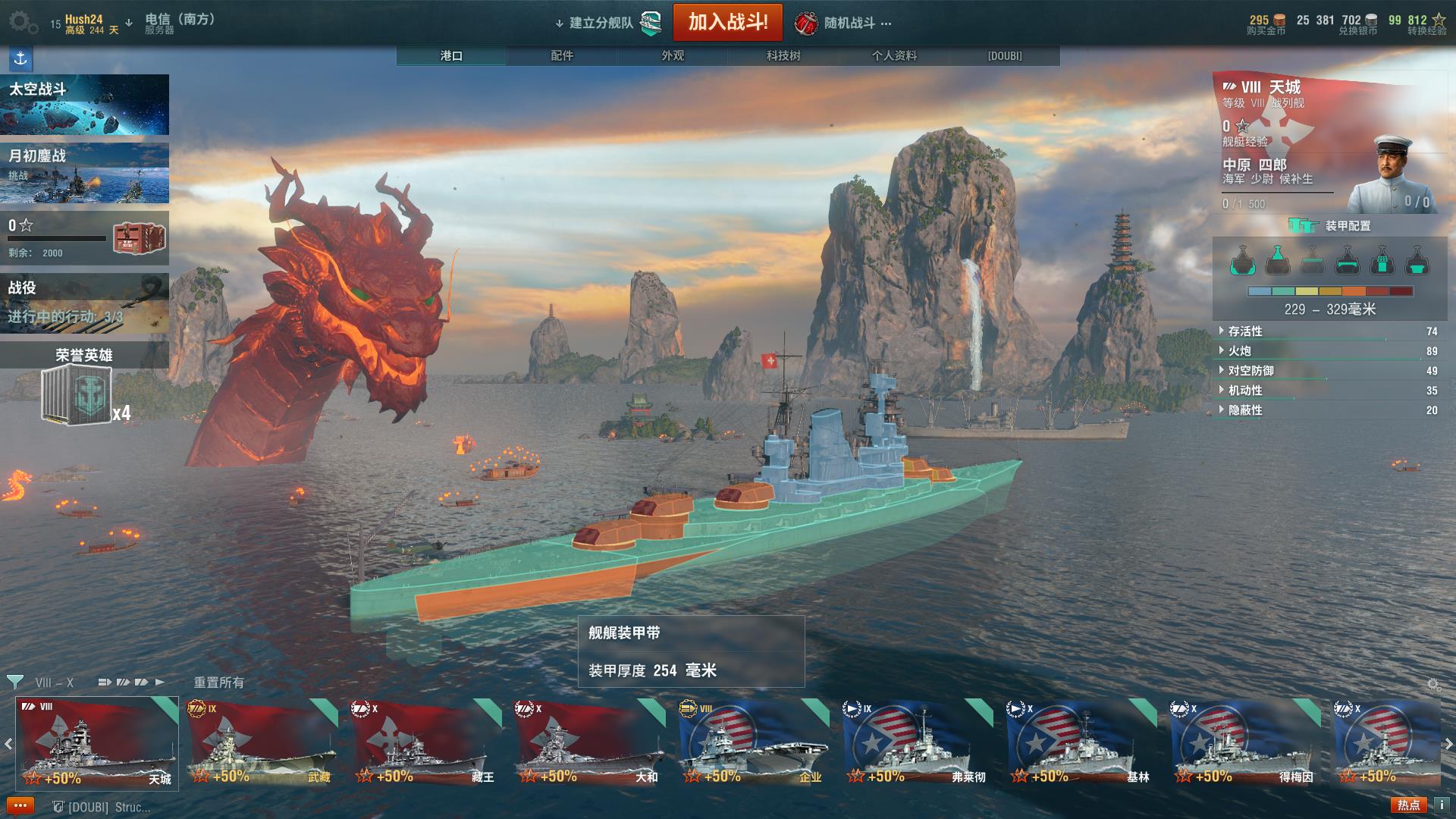Image resolution: width=1456 pixels, height=819 pixels.
Task: Open the 战役 campaigns panel
Action: (84, 302)
